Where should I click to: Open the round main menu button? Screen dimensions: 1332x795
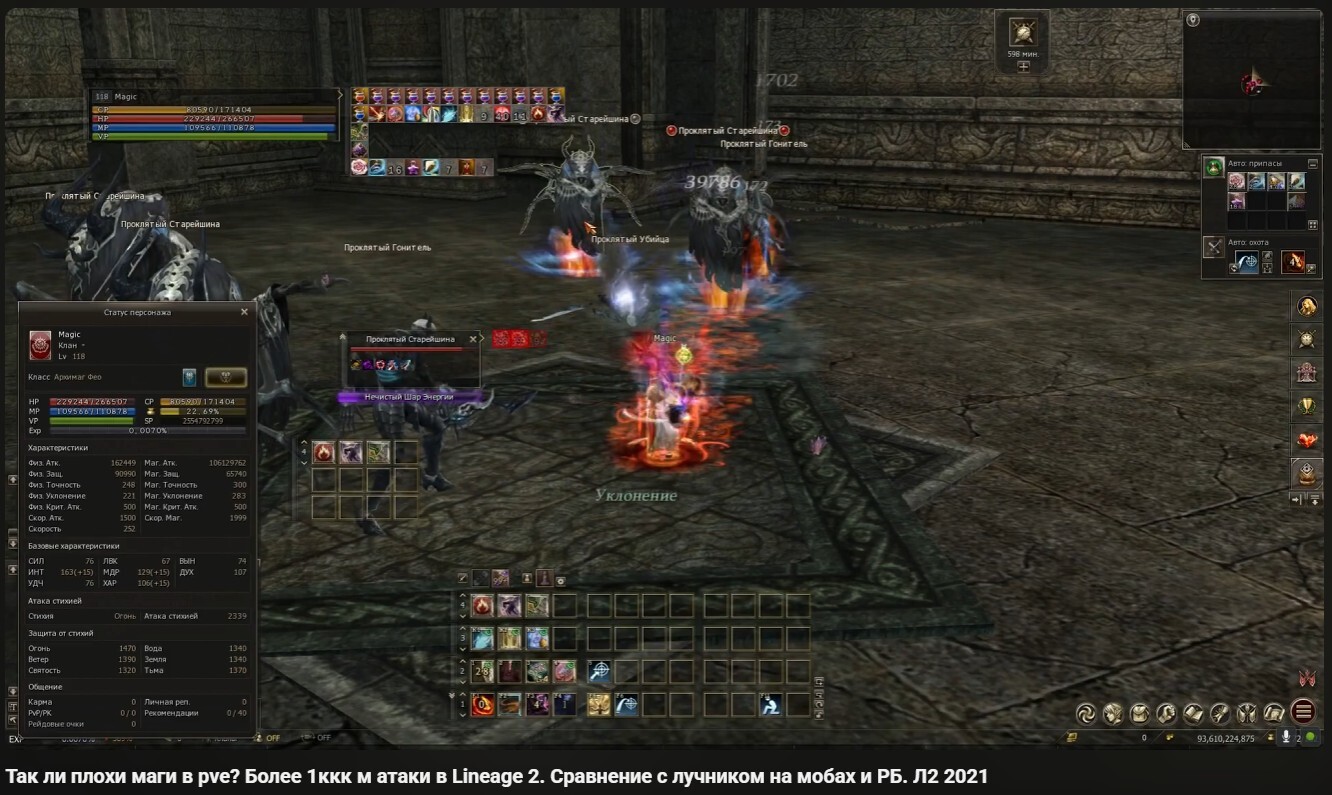(x=1303, y=712)
